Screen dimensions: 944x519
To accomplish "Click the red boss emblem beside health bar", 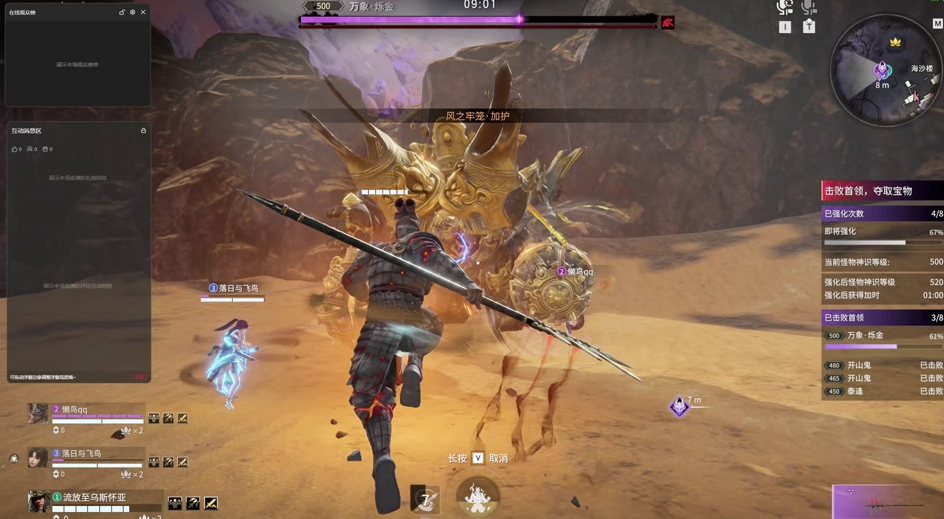I will tap(667, 22).
